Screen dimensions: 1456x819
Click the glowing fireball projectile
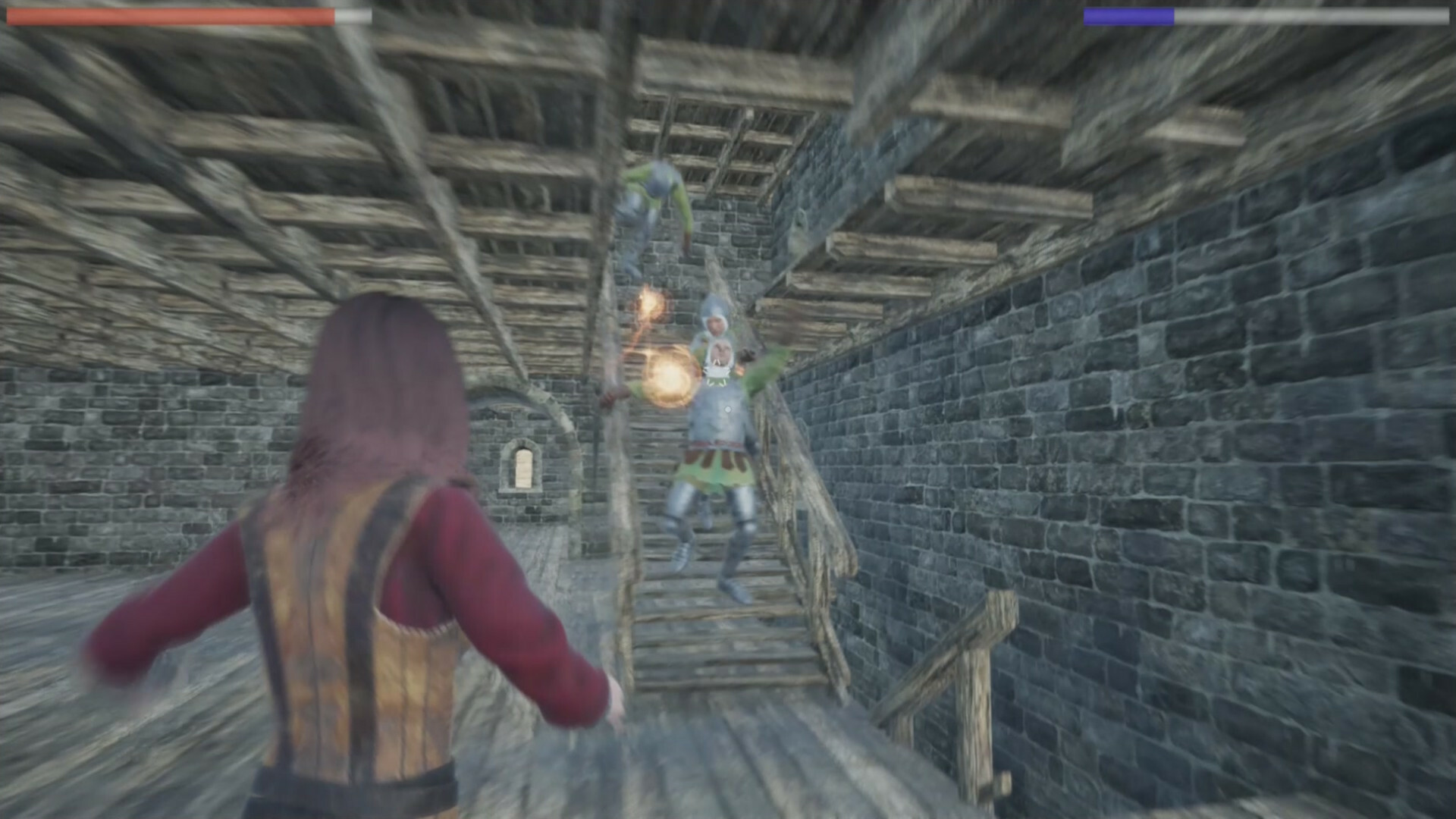point(667,375)
